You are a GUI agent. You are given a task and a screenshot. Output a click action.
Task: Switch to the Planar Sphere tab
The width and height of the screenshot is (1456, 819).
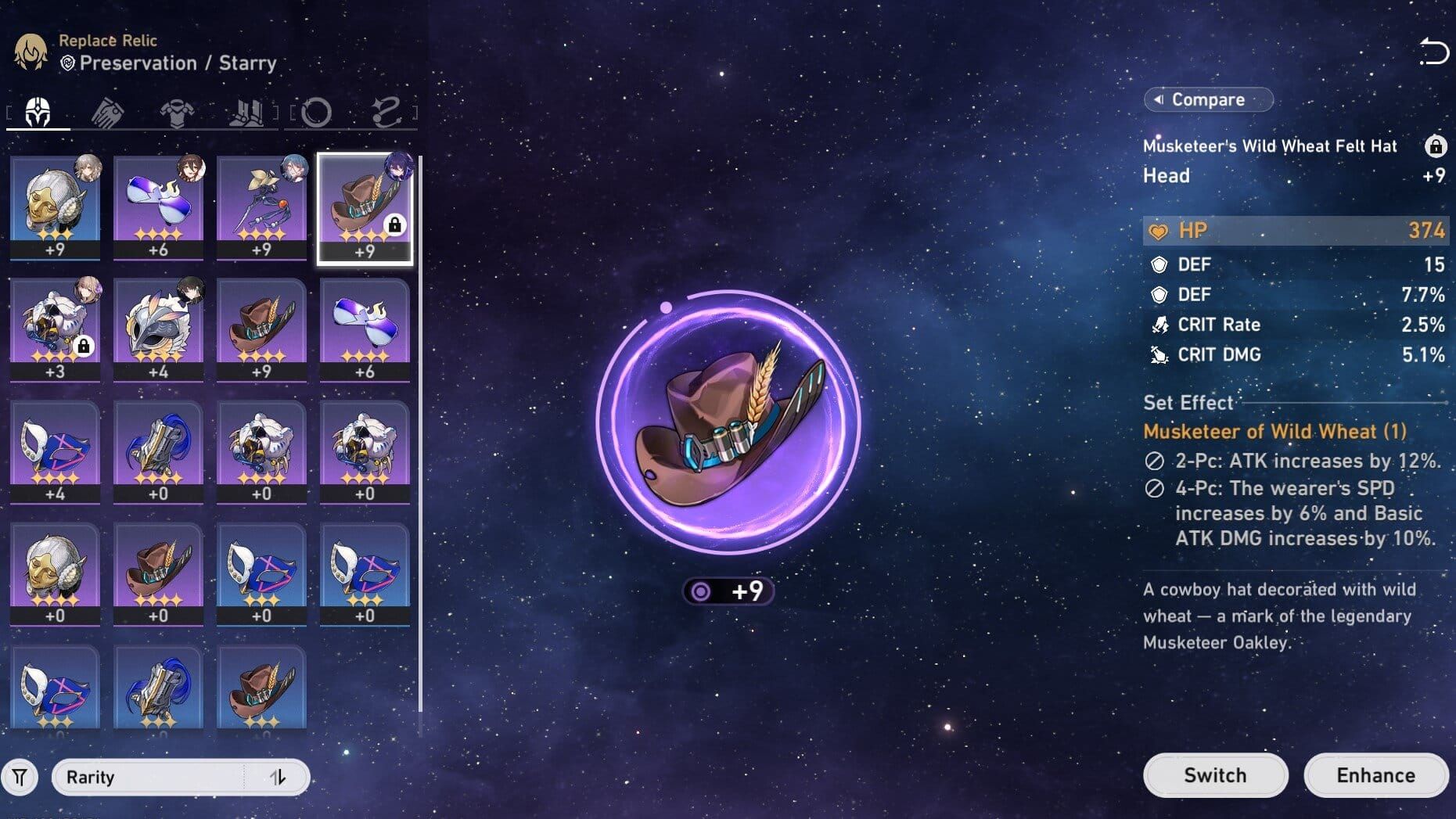point(316,113)
